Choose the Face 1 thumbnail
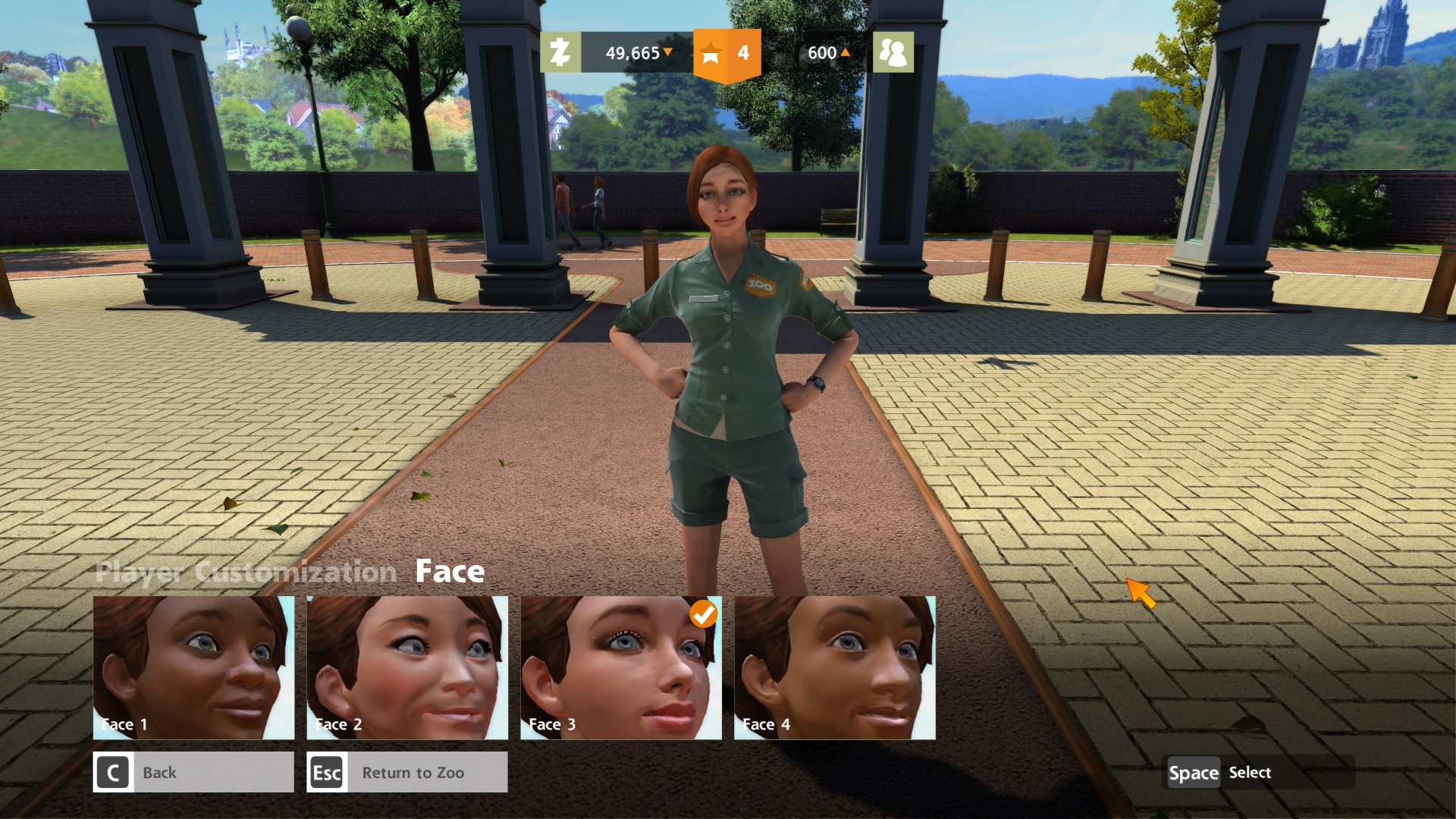This screenshot has height=819, width=1456. pos(193,667)
